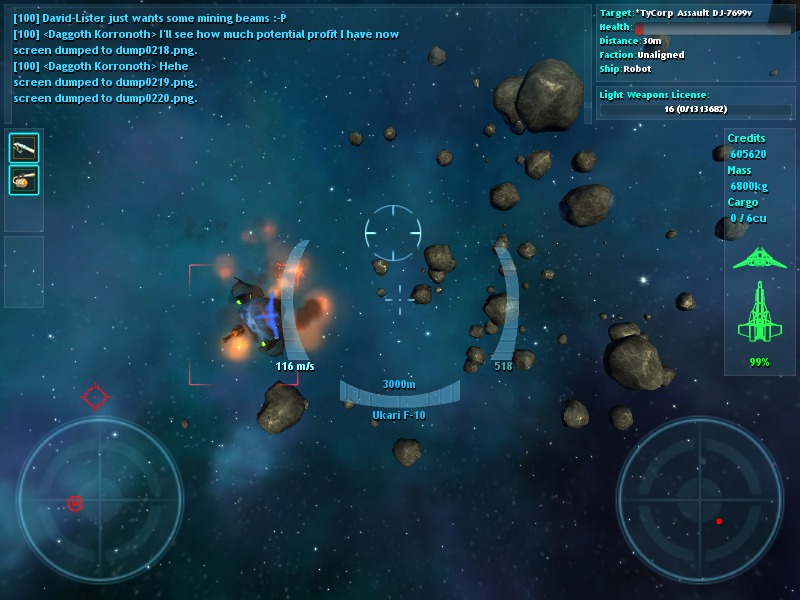Viewport: 800px width, 600px height.
Task: Click the TyCorp Assault target info panel
Action: (x=695, y=41)
